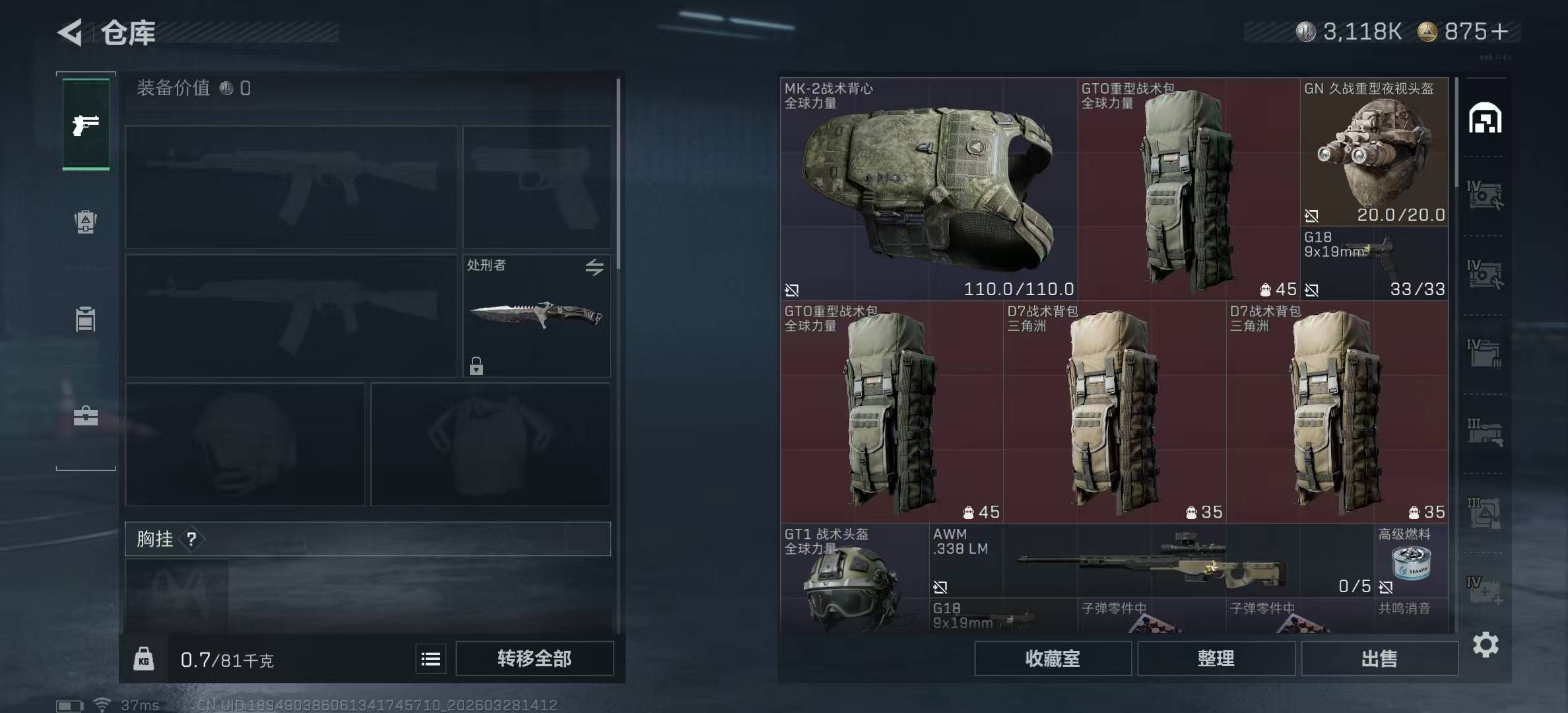This screenshot has height=713, width=1568.
Task: Click the 转移全部 button
Action: [535, 659]
